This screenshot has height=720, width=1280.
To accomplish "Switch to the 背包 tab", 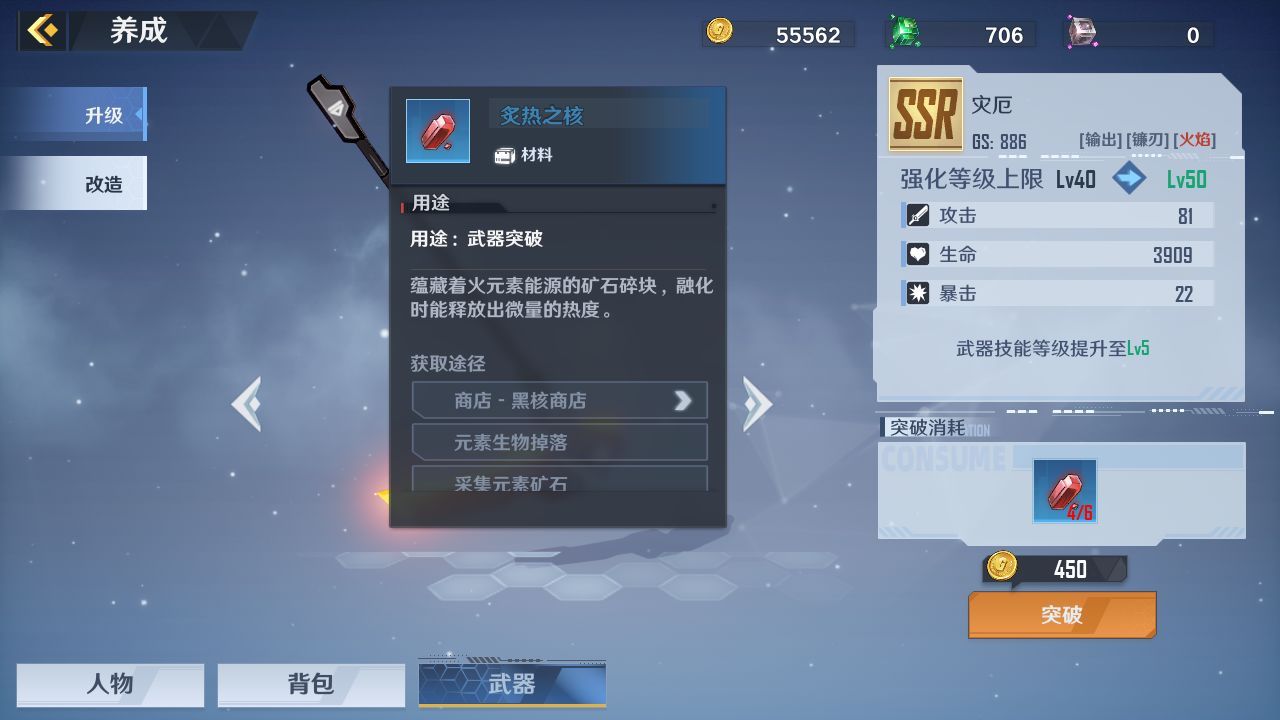I will [311, 684].
